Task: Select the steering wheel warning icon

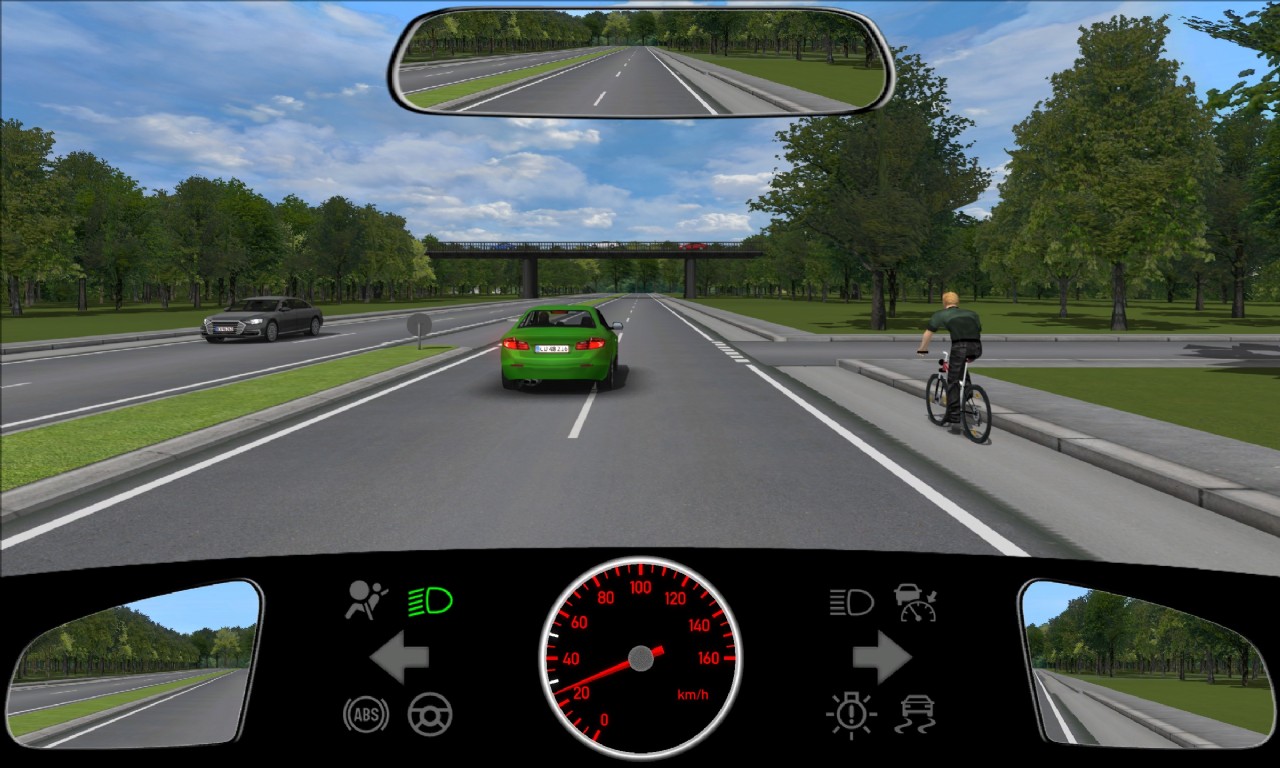Action: pyautogui.click(x=430, y=714)
